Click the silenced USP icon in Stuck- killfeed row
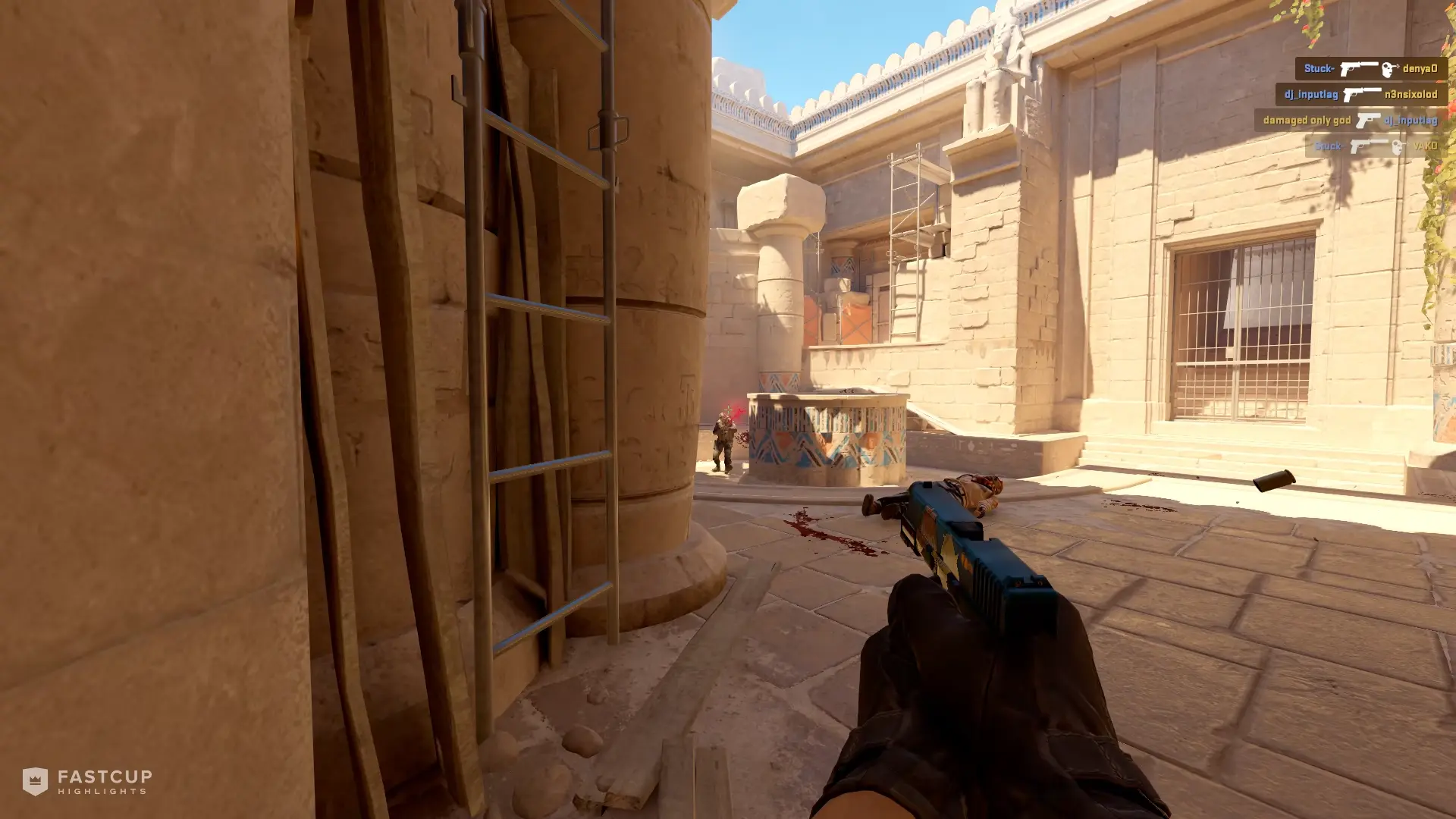This screenshot has width=1456, height=819. (1358, 69)
